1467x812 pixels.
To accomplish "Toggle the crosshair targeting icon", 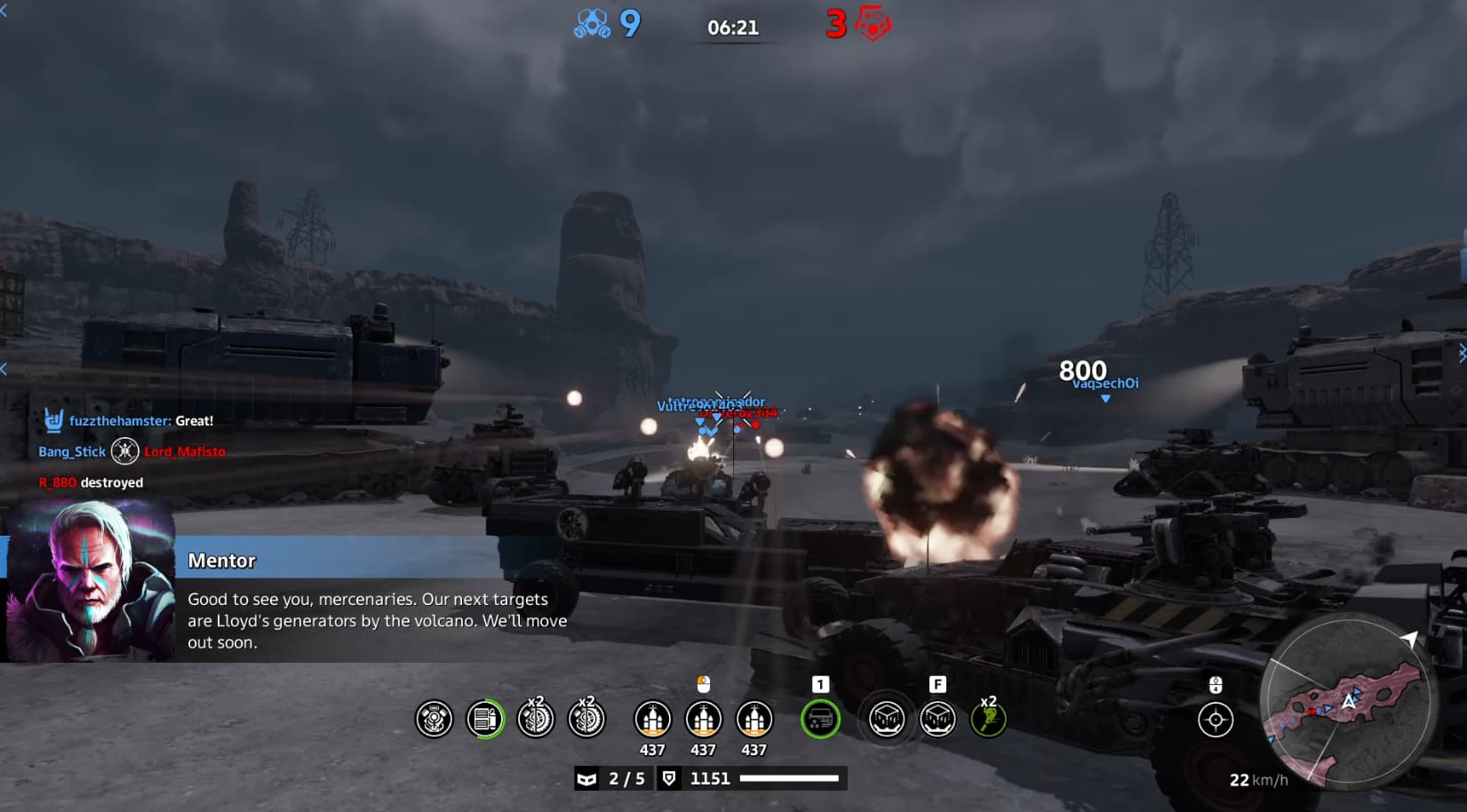I will pos(1216,719).
